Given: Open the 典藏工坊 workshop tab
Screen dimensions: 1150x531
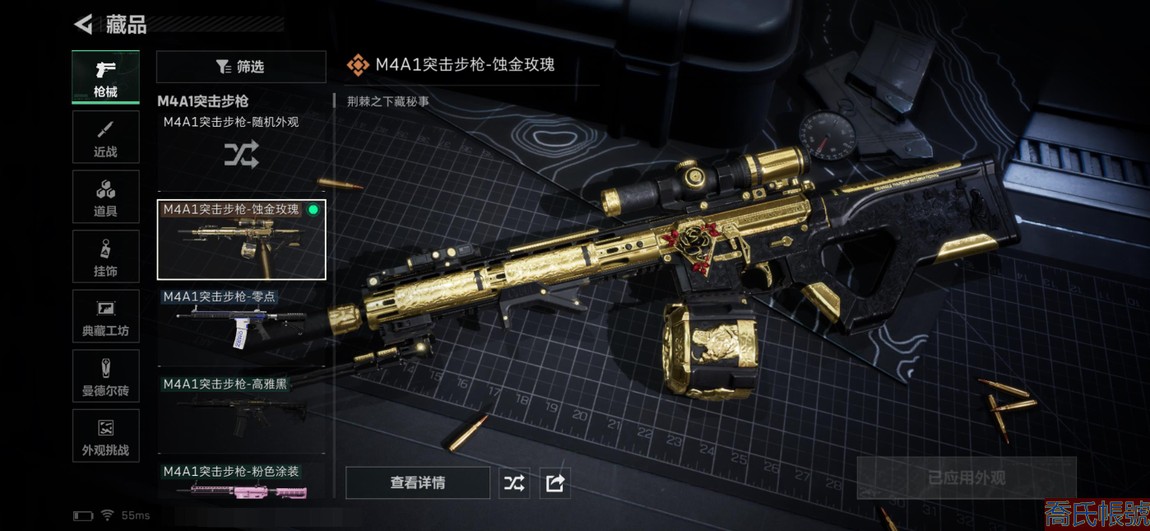Looking at the screenshot, I should coord(105,318).
